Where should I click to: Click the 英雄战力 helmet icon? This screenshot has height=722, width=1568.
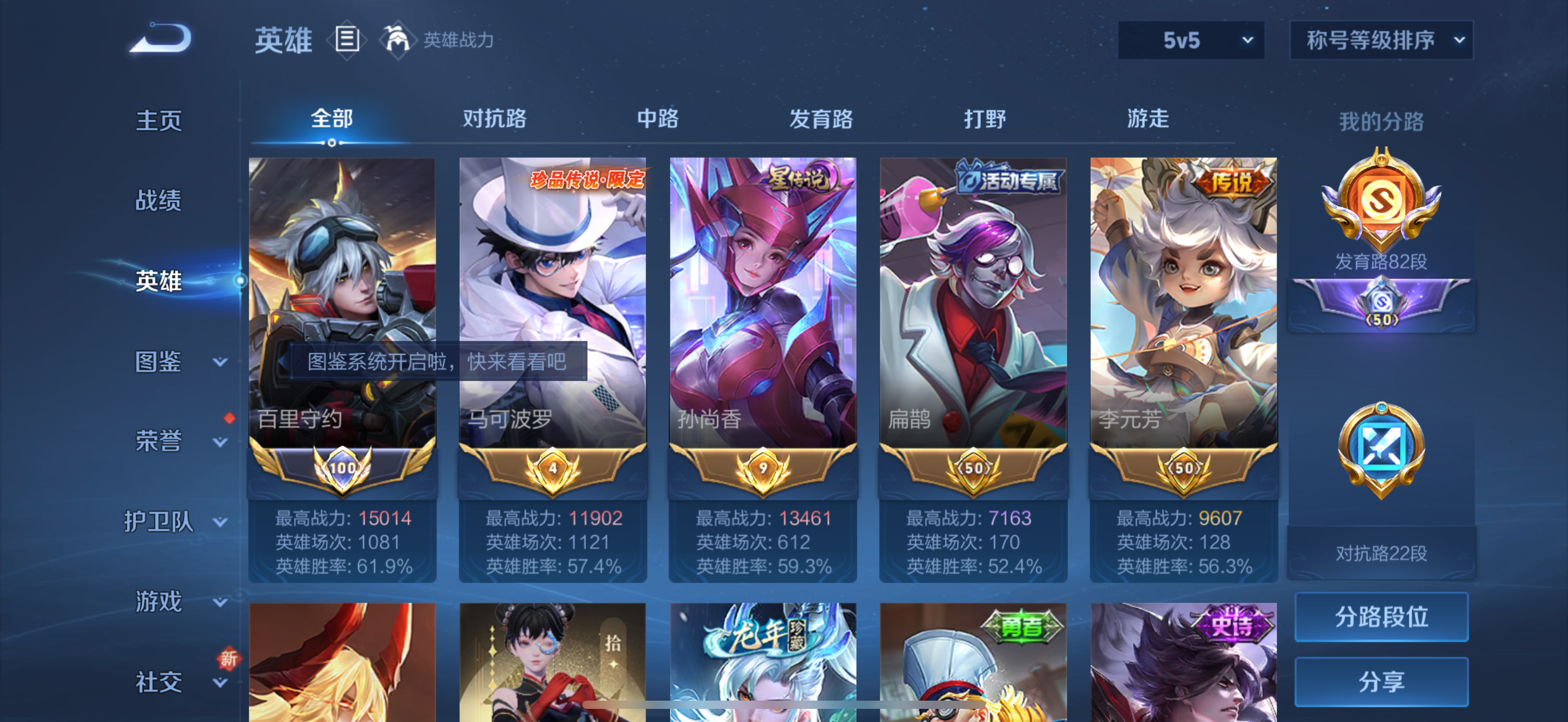pyautogui.click(x=397, y=39)
